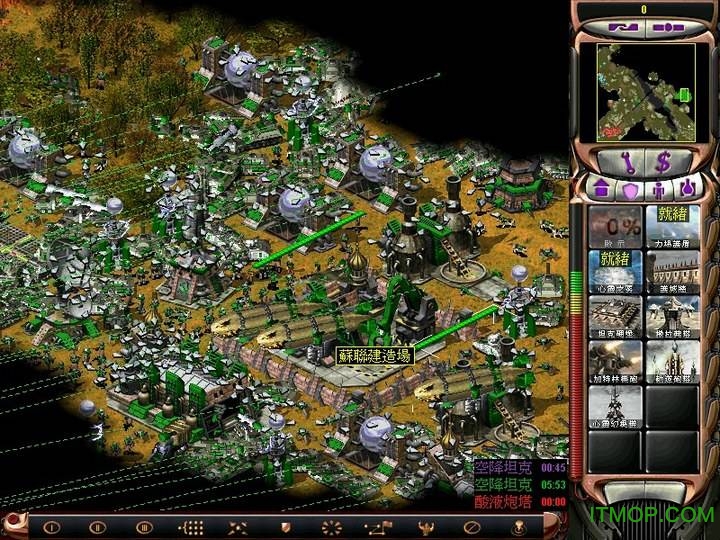Click the circle-slash stop command button
Viewport: 720px width, 540px height.
[x=469, y=526]
